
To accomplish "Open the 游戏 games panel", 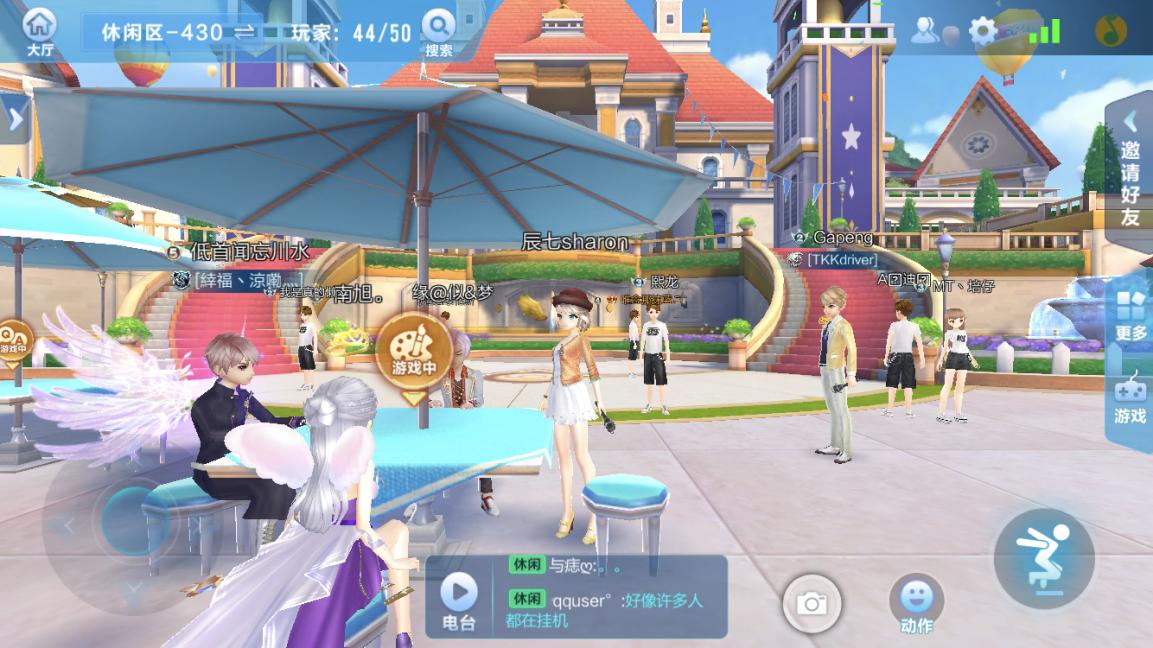I will [1130, 400].
